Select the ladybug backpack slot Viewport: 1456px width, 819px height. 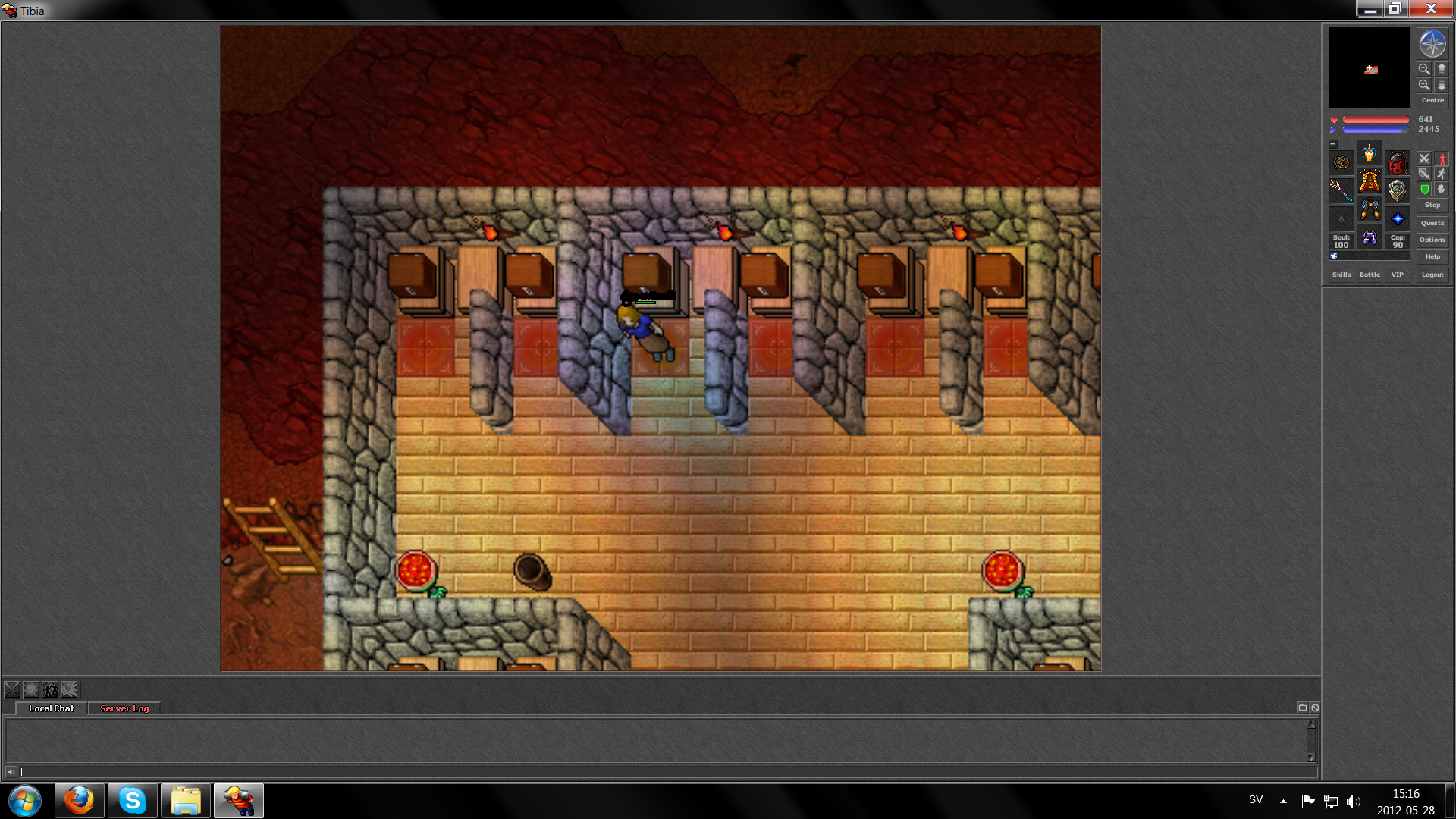(x=1397, y=163)
